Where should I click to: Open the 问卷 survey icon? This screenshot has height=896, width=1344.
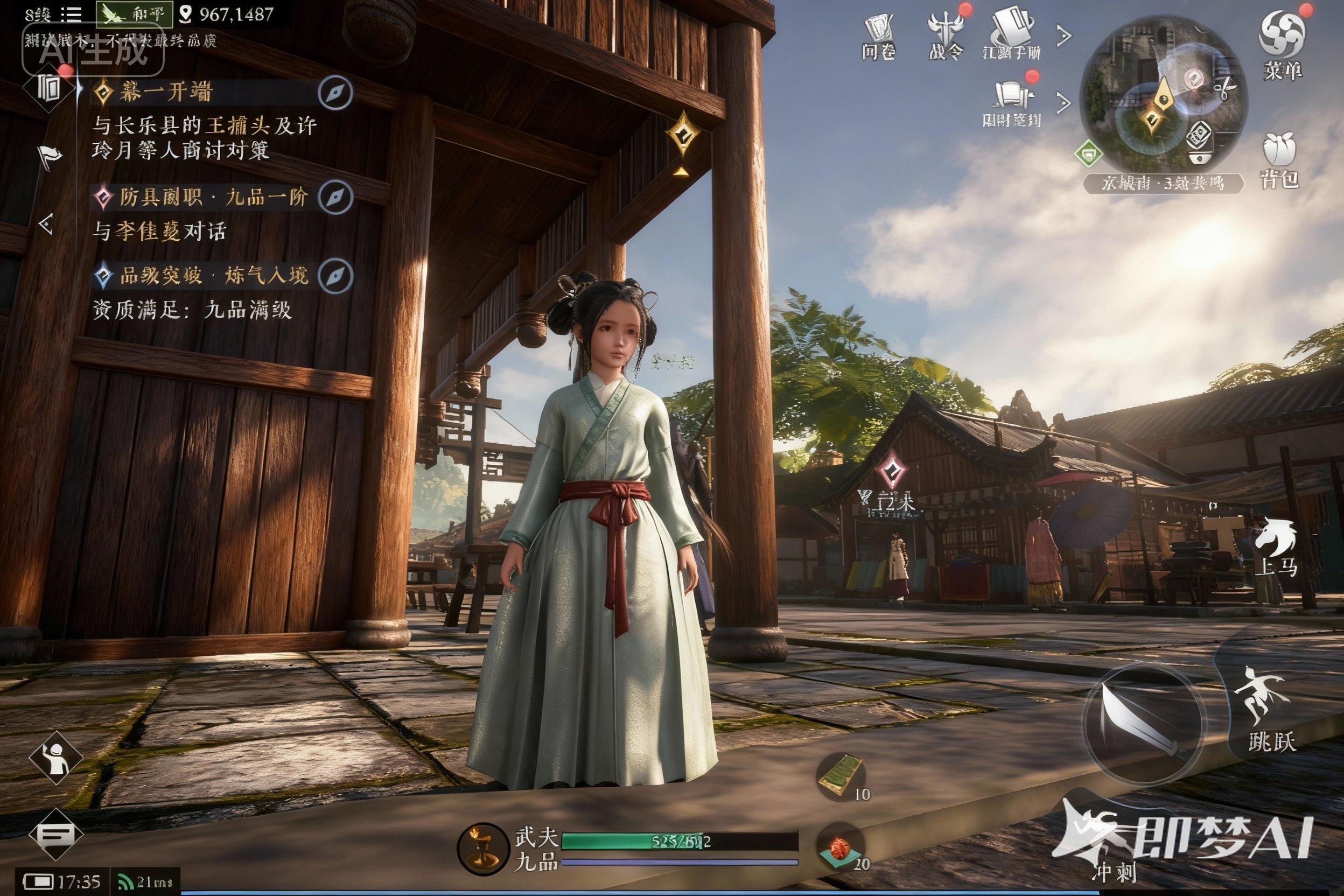[878, 34]
